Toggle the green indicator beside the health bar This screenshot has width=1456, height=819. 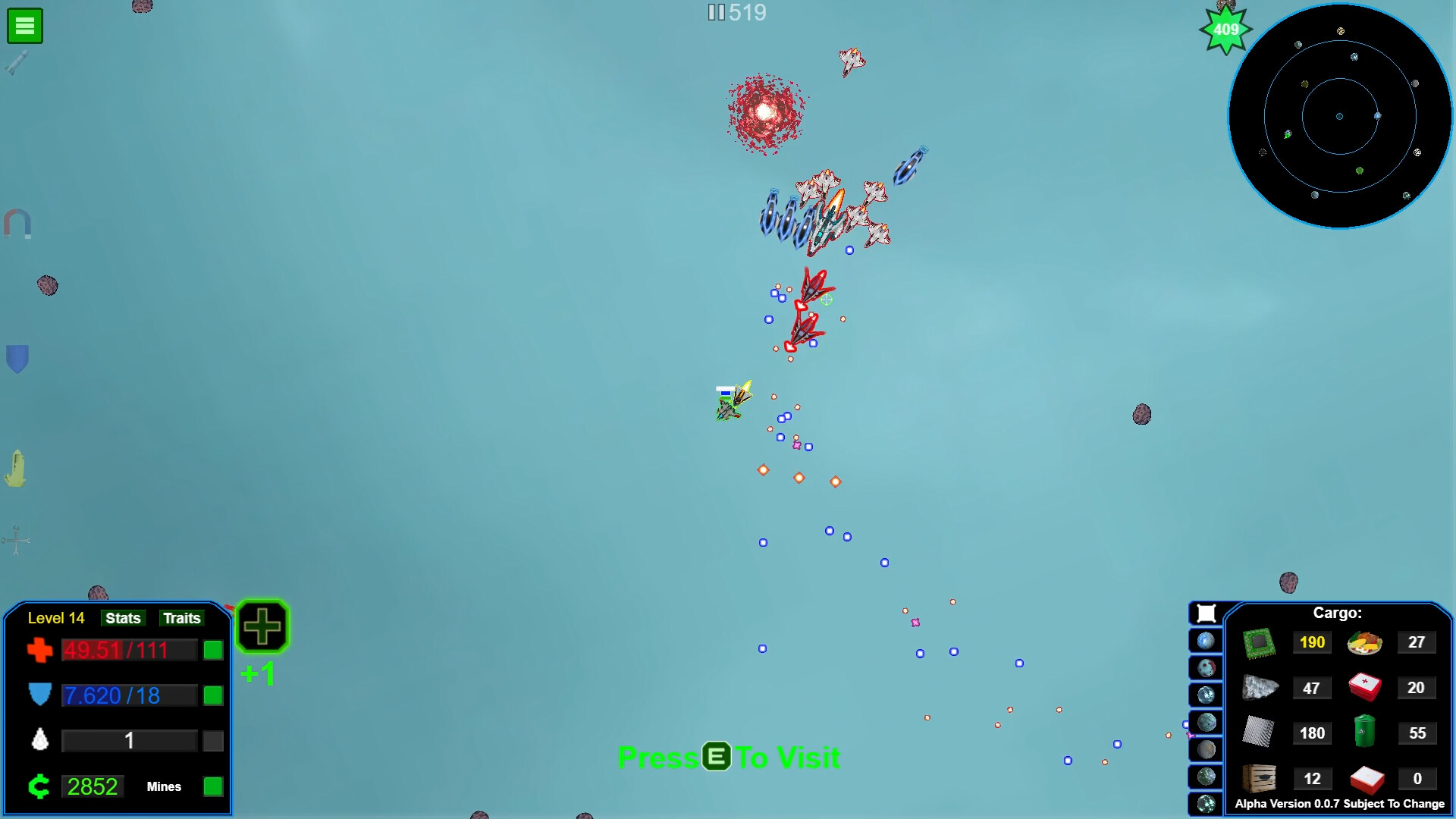coord(212,650)
